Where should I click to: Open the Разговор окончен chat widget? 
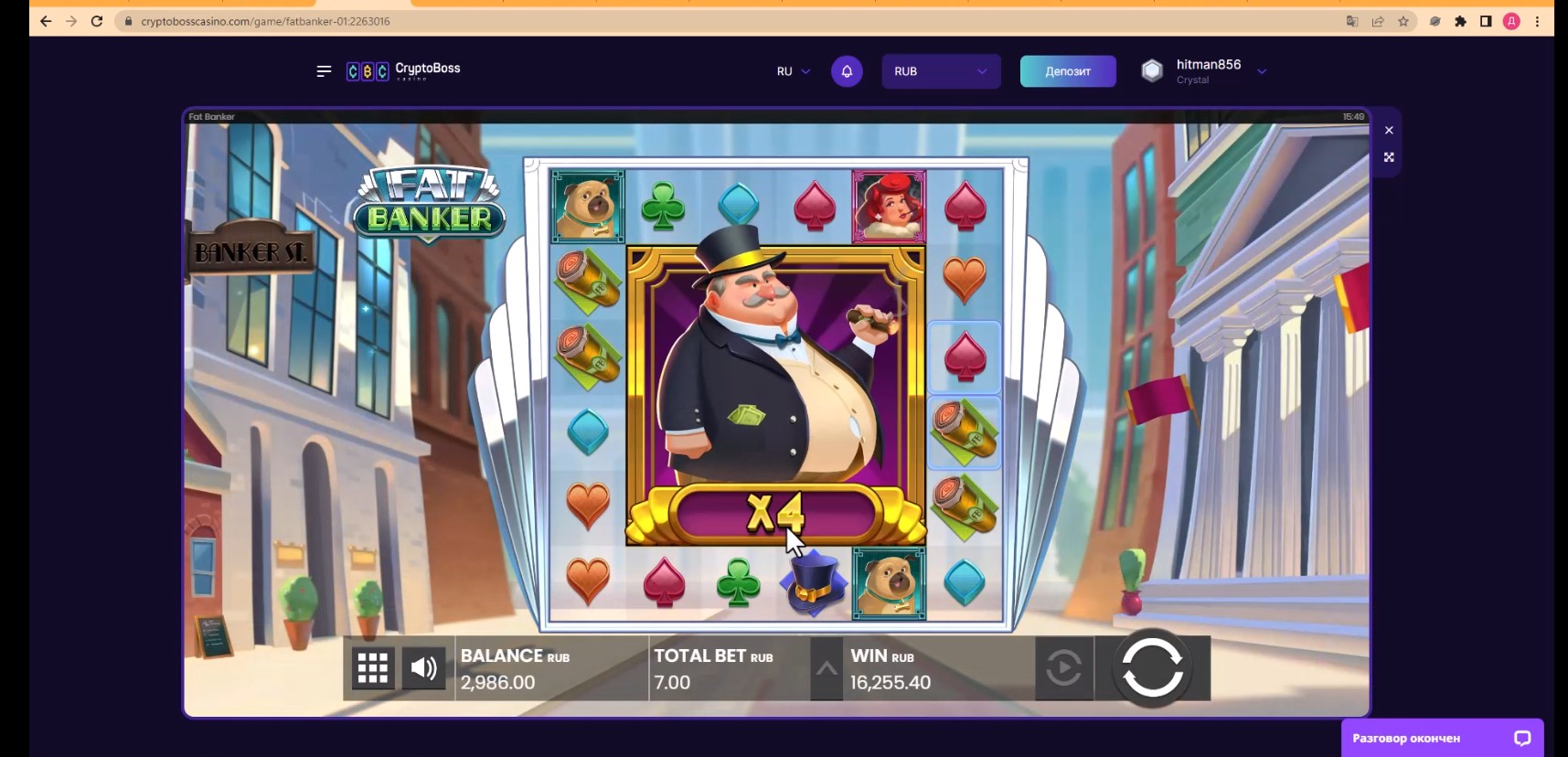tap(1441, 738)
